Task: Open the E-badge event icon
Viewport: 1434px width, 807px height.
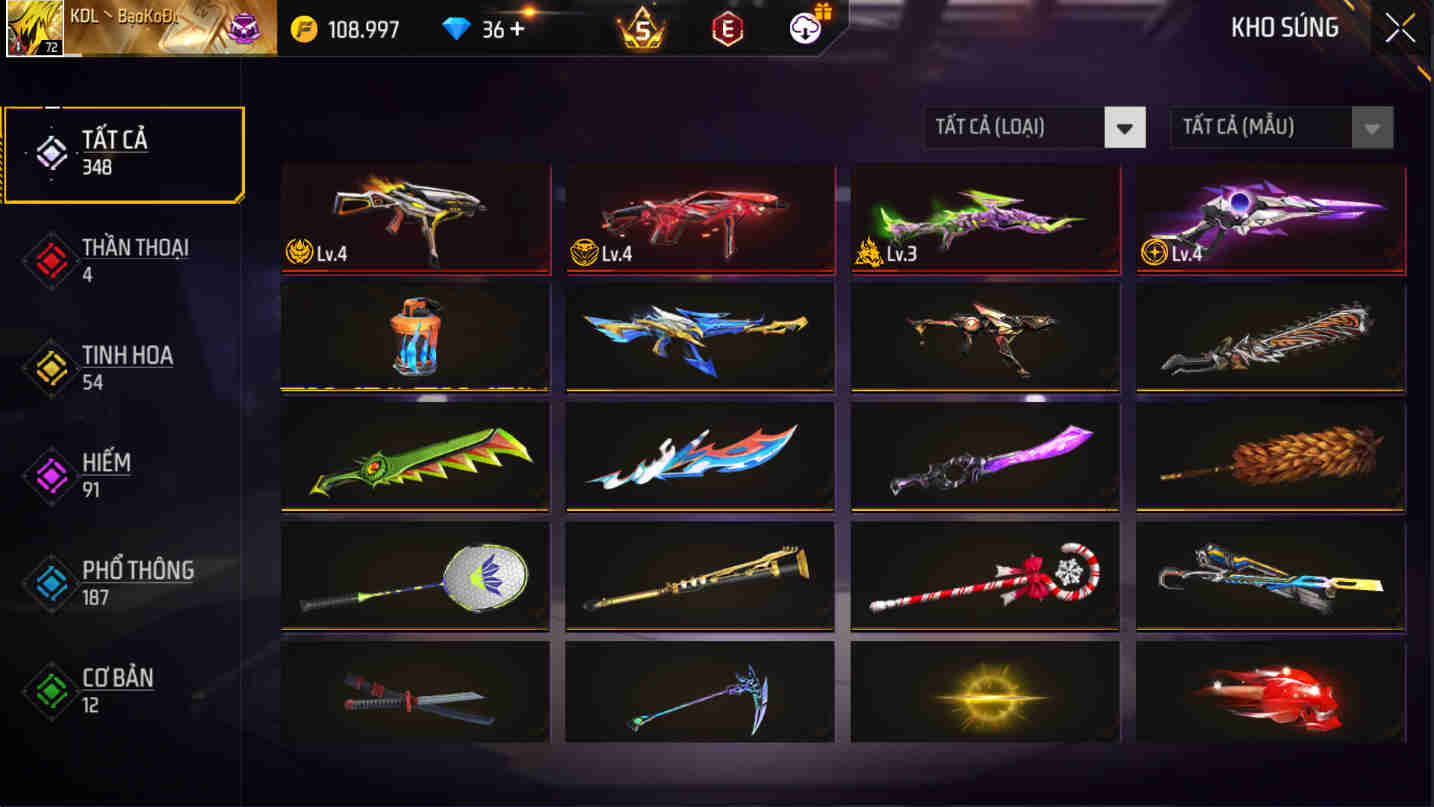Action: [729, 29]
